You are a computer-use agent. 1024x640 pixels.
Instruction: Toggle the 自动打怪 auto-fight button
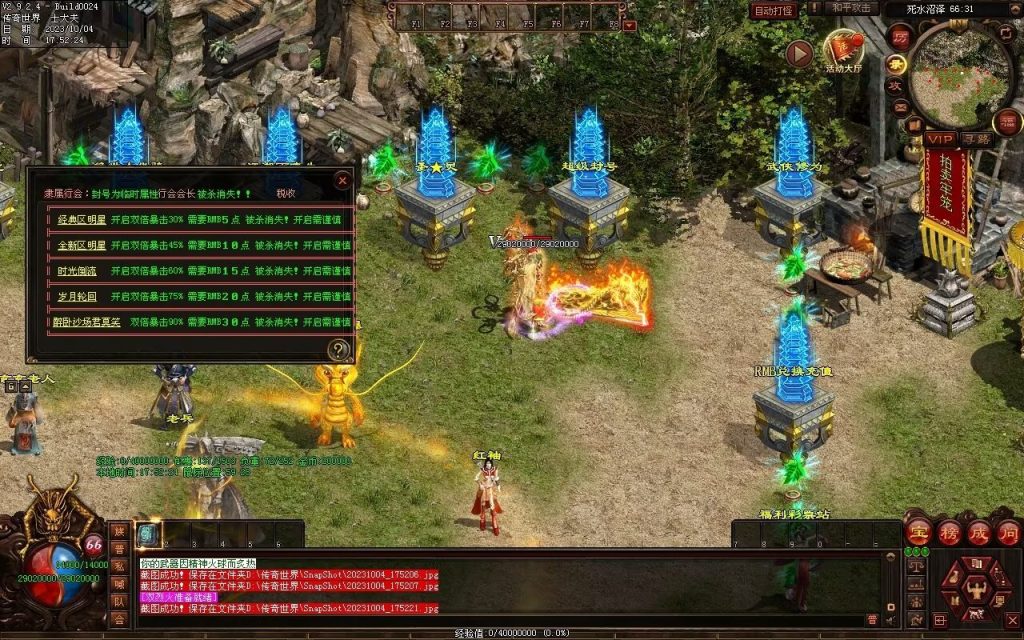point(774,10)
